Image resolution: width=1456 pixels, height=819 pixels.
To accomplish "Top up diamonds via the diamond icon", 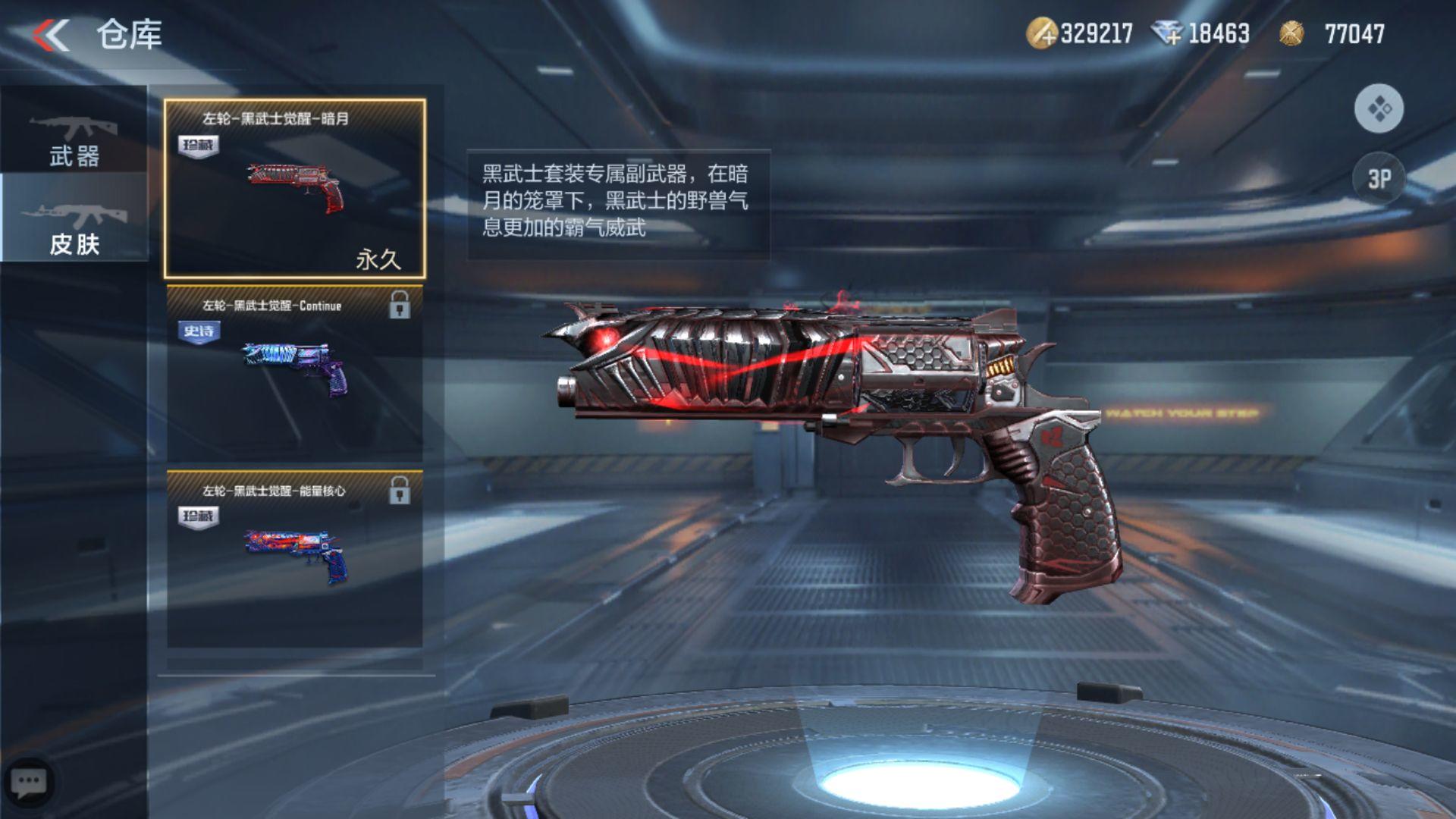I will pyautogui.click(x=1166, y=34).
